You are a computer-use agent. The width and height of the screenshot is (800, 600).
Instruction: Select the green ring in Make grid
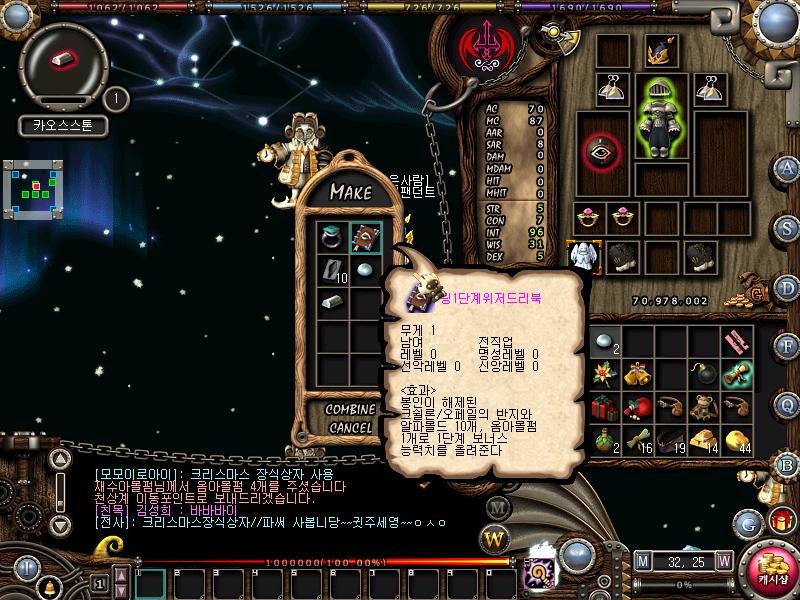334,238
